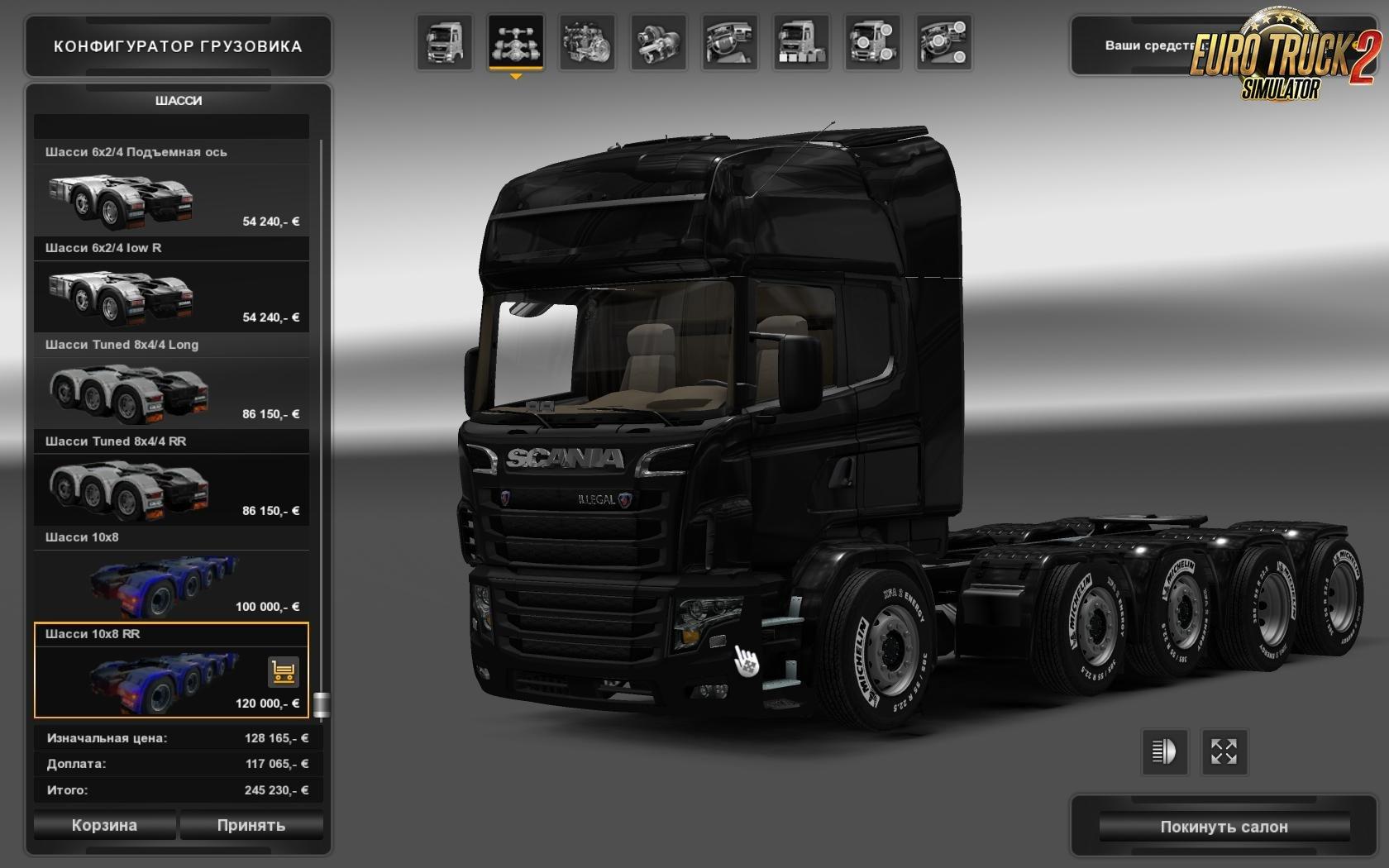Activate the fullscreen view arrows button
The image size is (1389, 868).
[1224, 751]
